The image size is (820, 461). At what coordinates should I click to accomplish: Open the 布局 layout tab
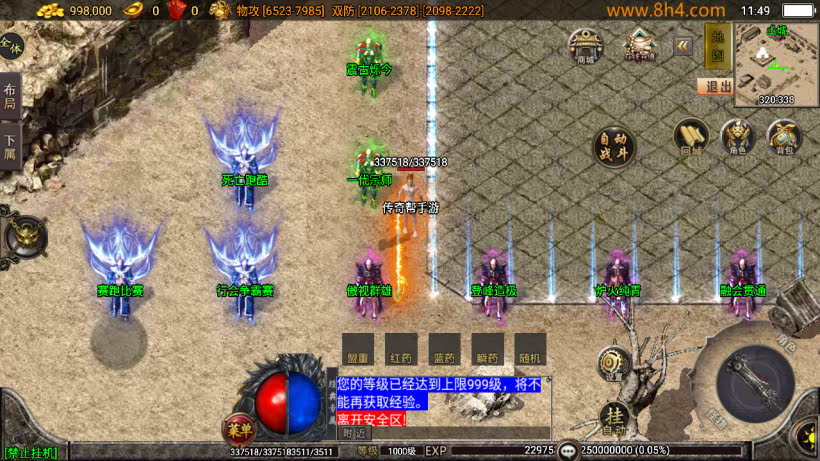pyautogui.click(x=9, y=95)
